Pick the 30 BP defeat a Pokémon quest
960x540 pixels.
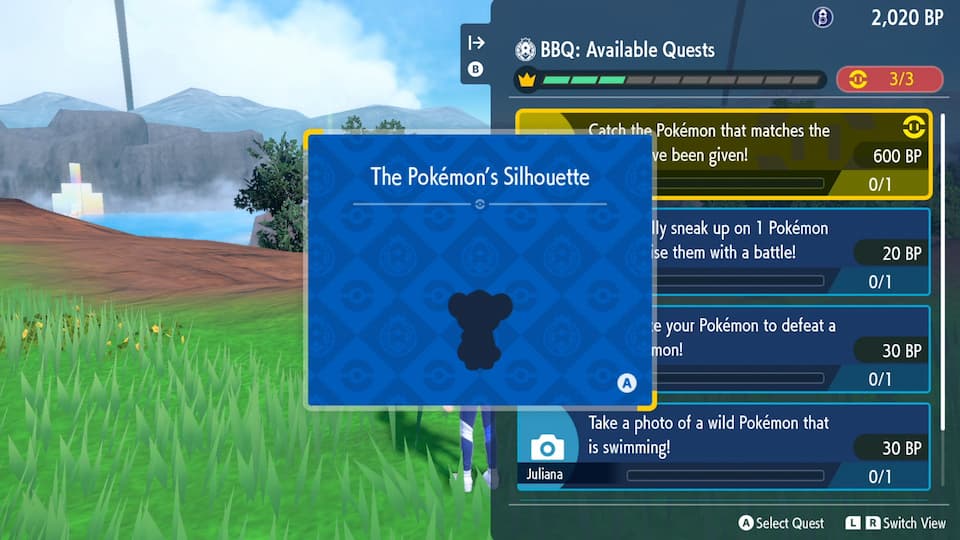pos(790,349)
